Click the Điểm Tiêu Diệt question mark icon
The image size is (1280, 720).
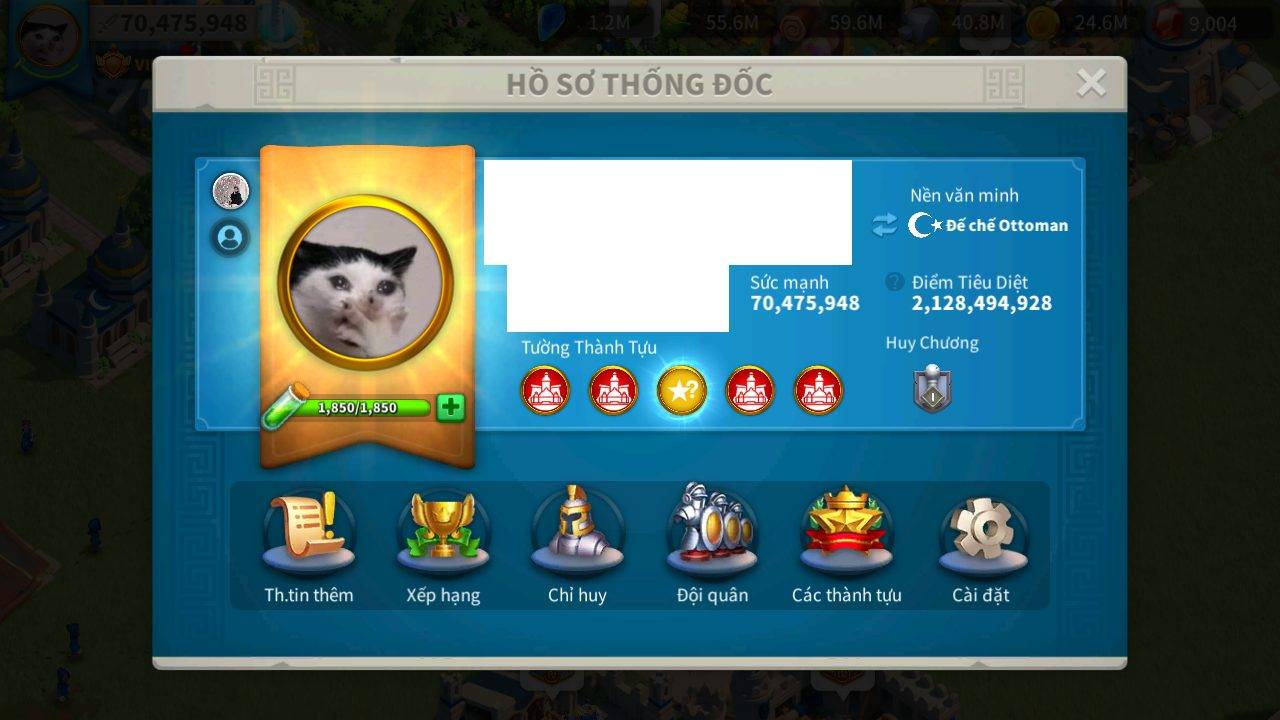895,283
